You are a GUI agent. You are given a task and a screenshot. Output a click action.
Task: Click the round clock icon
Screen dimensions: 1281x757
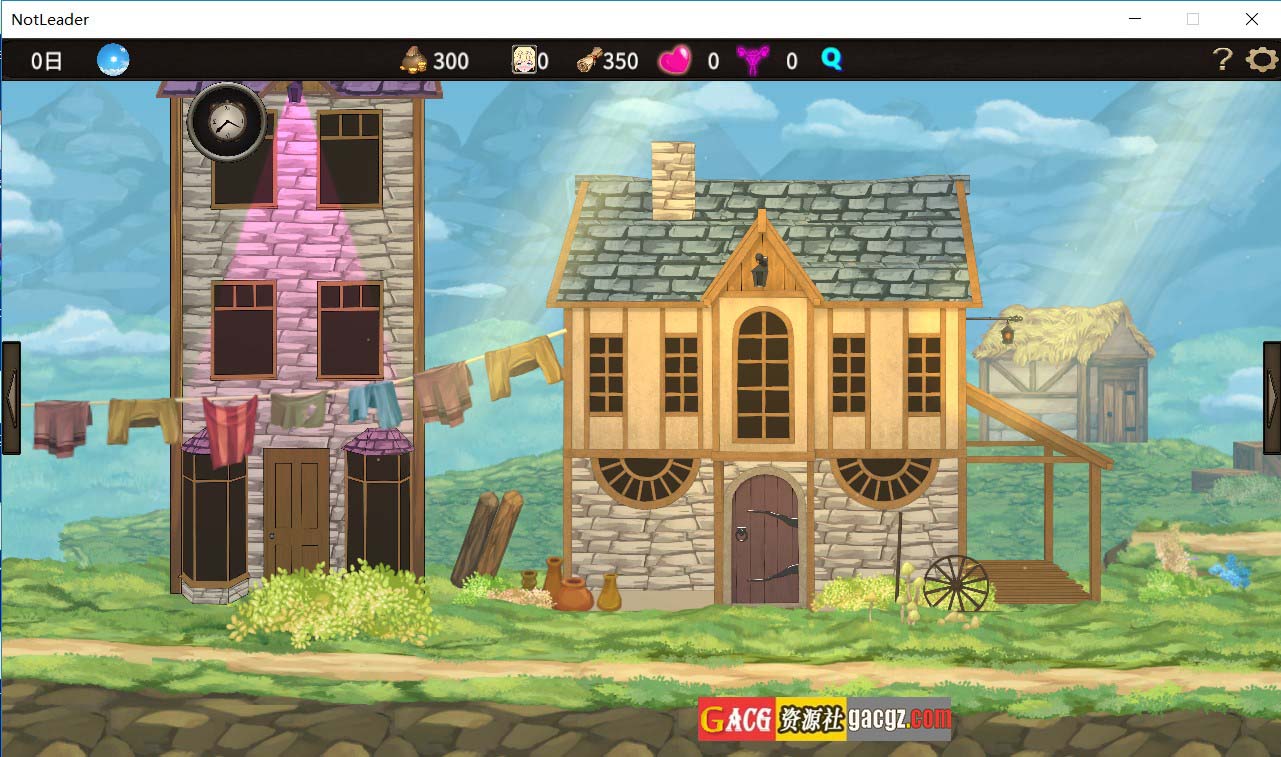(x=227, y=122)
